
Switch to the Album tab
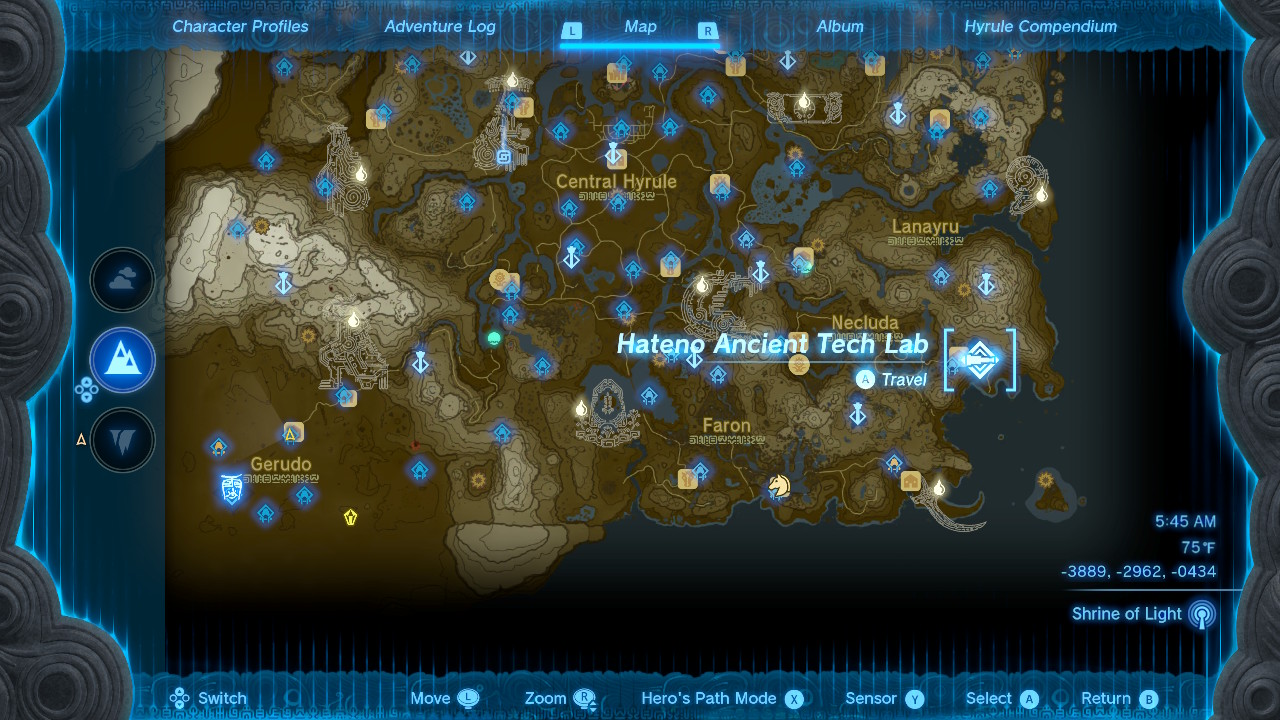pos(841,27)
